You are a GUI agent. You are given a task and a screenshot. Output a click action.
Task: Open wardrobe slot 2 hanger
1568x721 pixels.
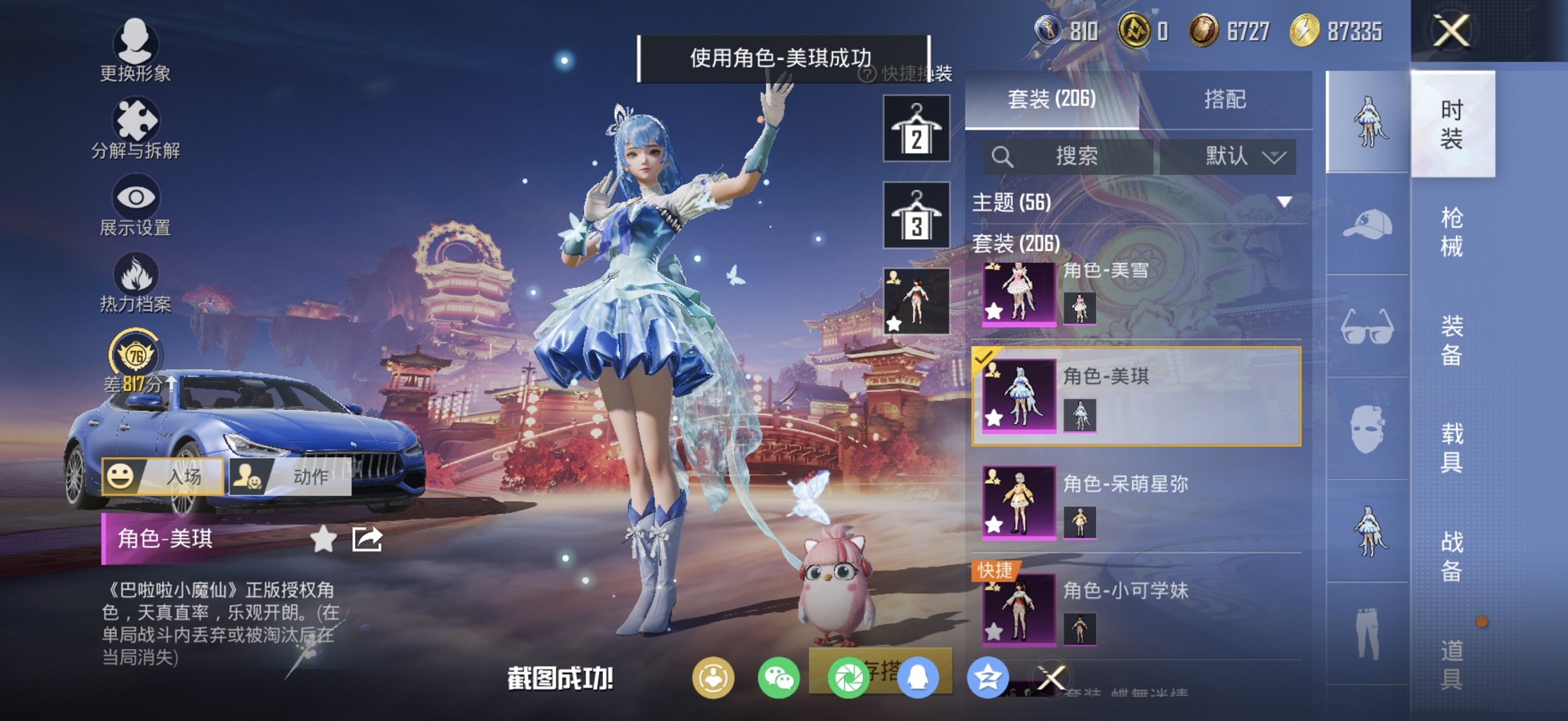click(x=916, y=129)
